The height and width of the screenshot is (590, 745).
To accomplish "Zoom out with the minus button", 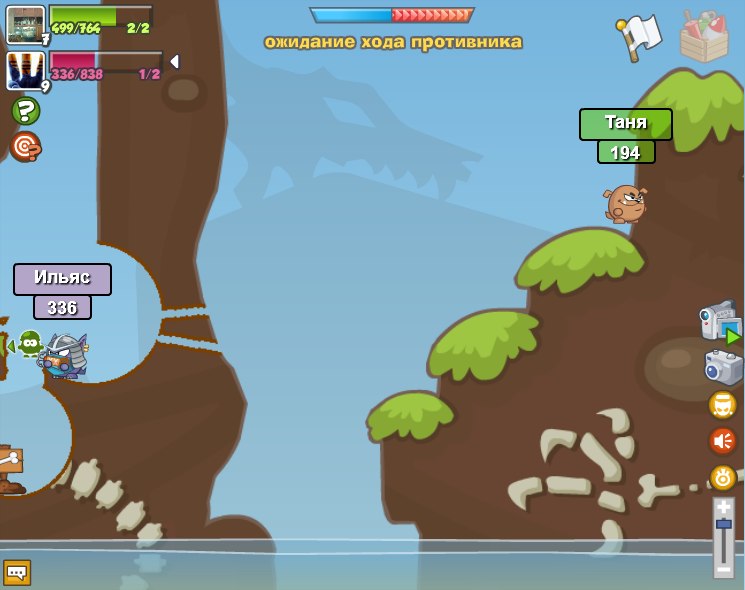I will tap(724, 570).
